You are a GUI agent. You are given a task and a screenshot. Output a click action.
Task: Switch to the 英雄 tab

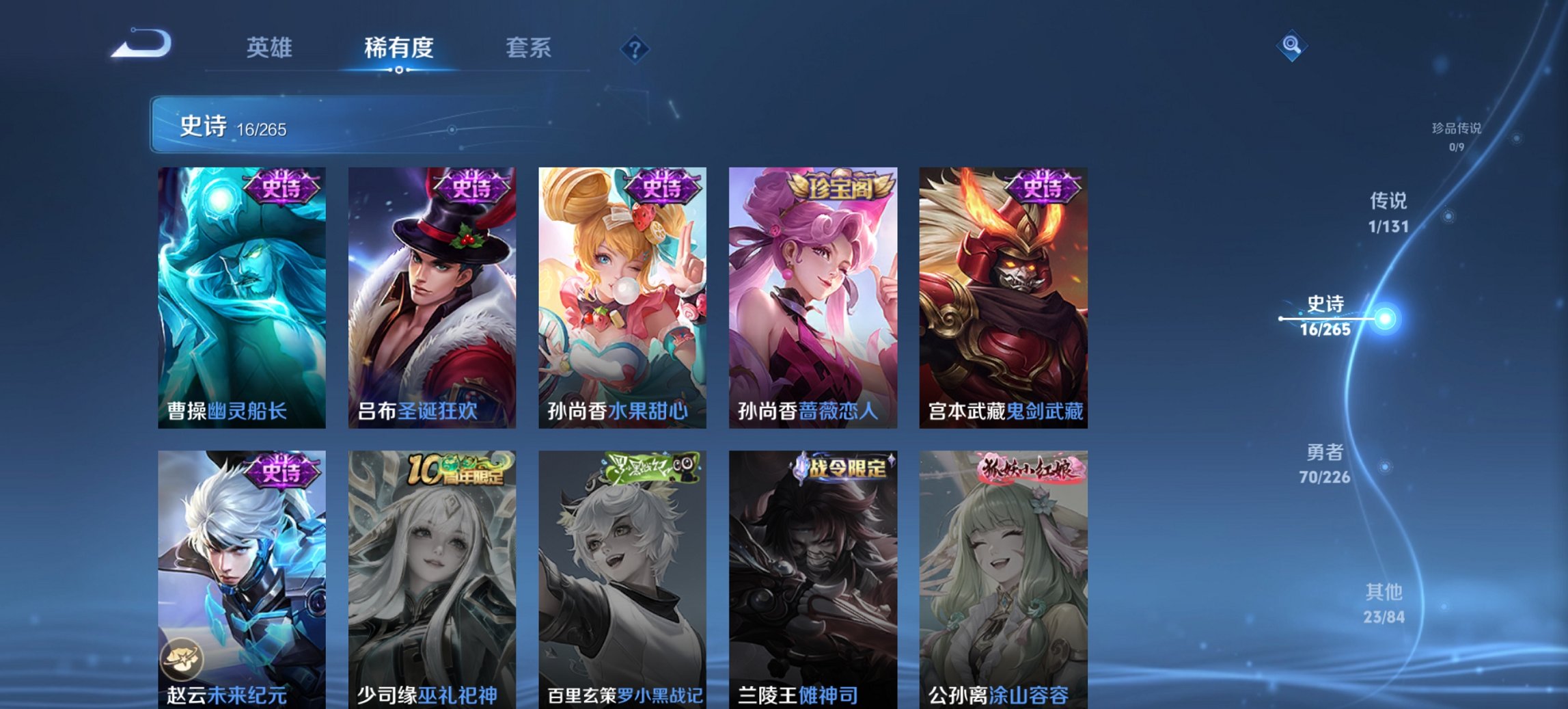click(x=271, y=49)
